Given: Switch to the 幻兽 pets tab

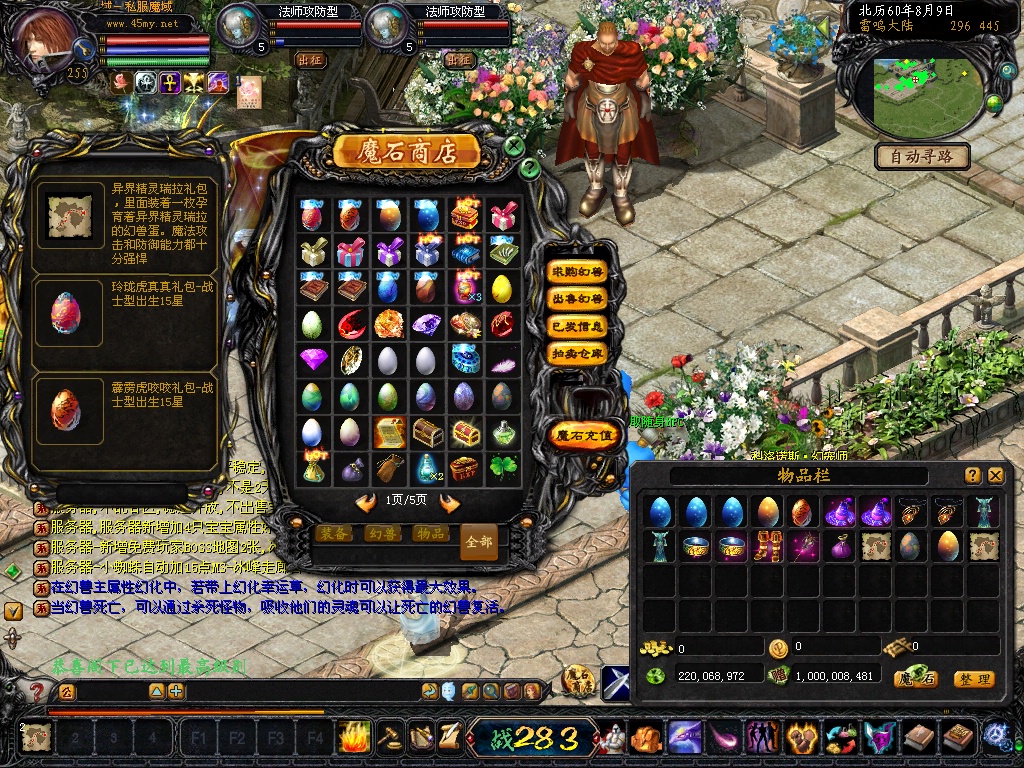Looking at the screenshot, I should pos(382,533).
